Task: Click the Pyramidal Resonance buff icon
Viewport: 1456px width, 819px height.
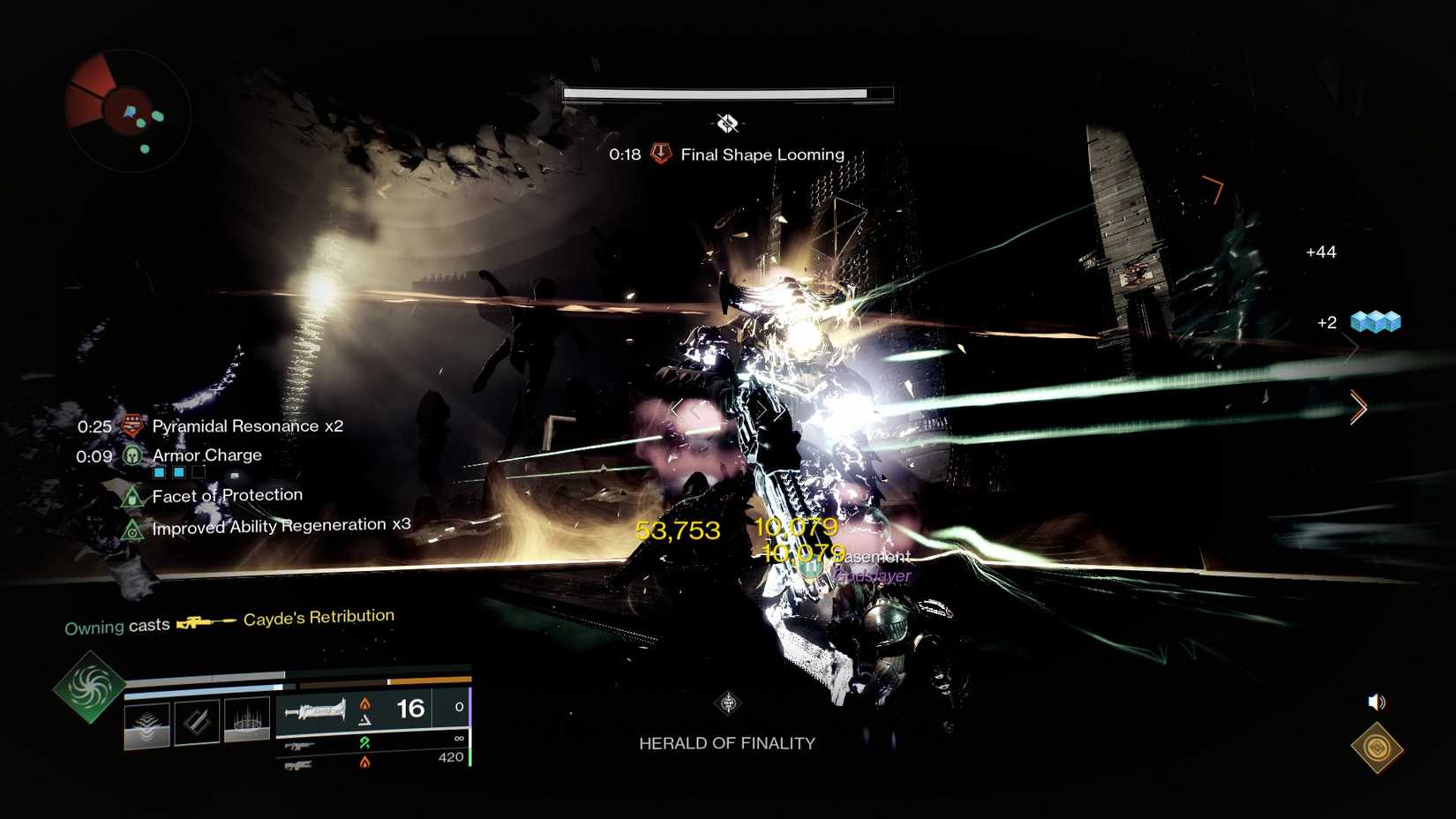Action: [131, 425]
